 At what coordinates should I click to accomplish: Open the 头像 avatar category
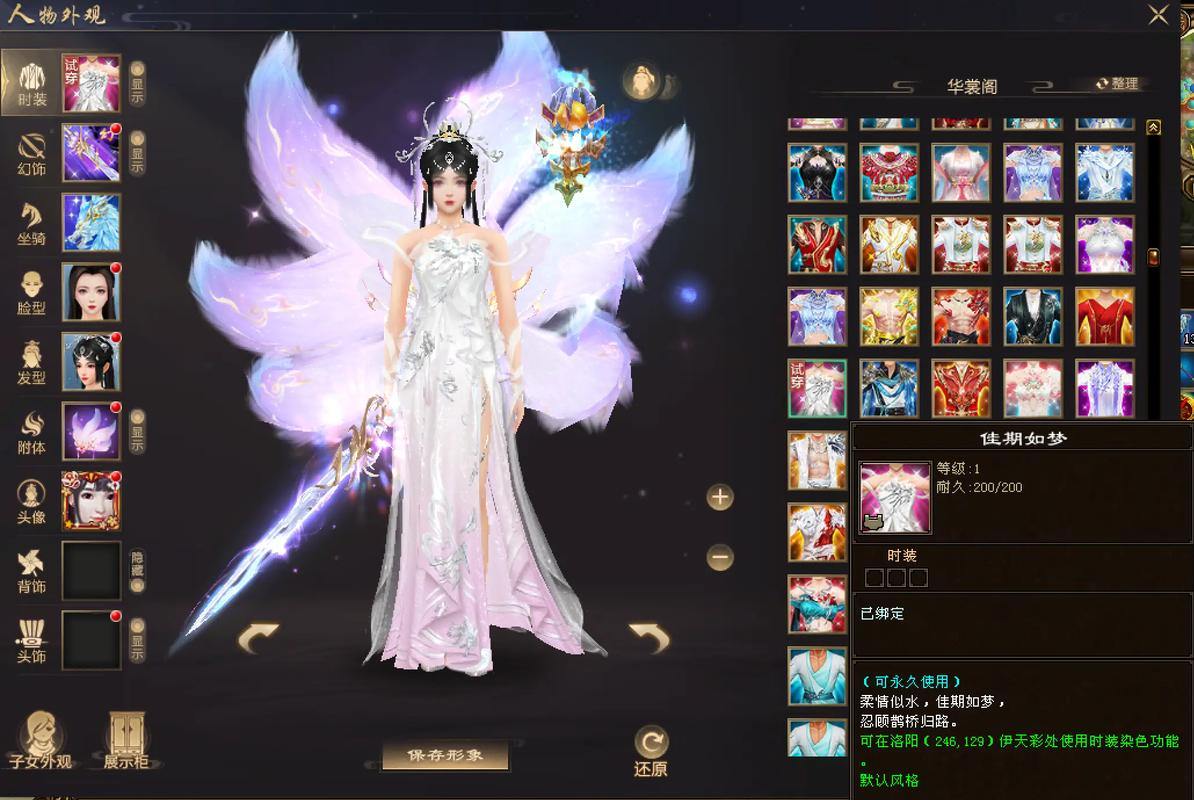[x=32, y=500]
